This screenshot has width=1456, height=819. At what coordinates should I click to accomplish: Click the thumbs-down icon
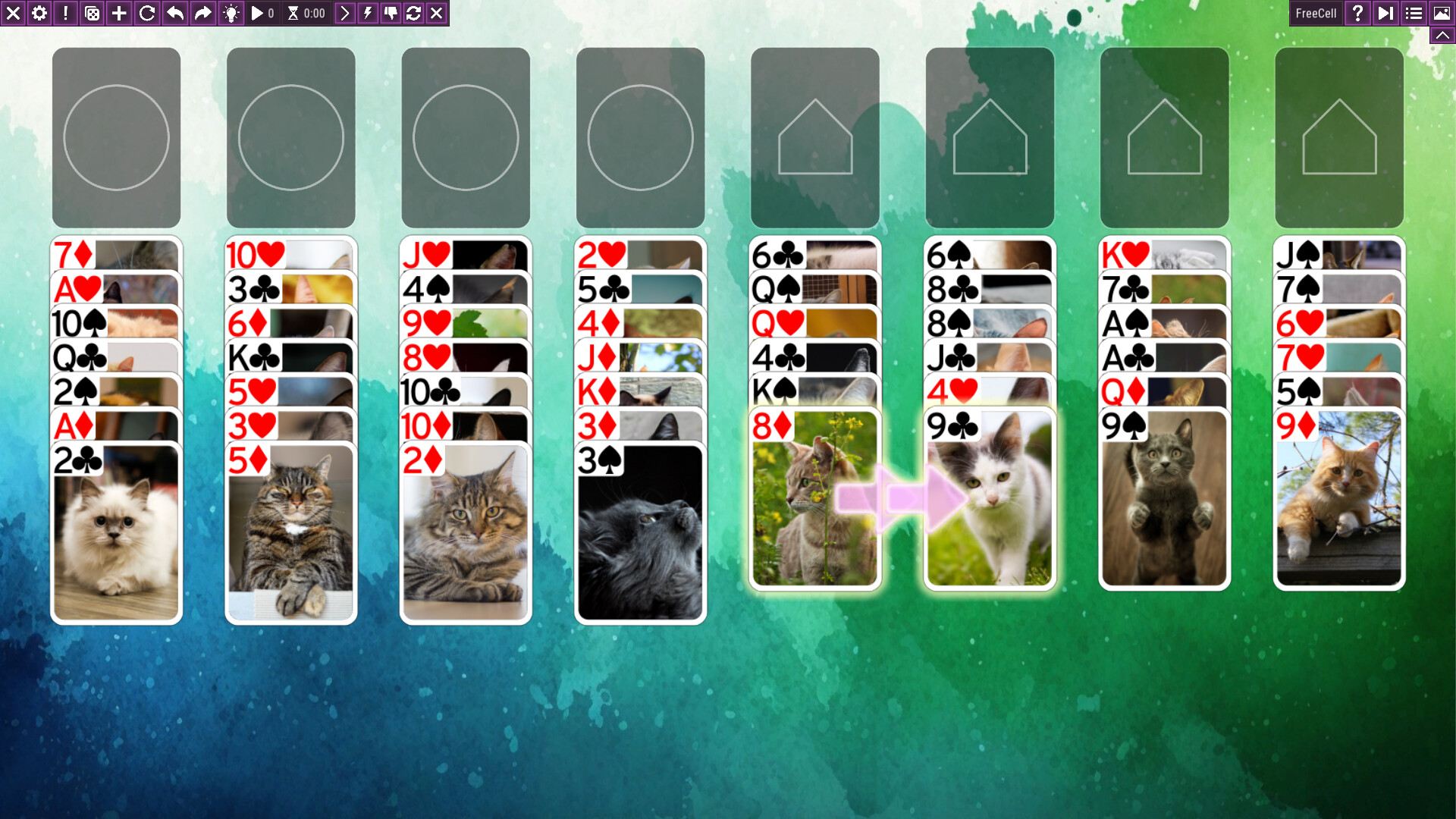[391, 13]
